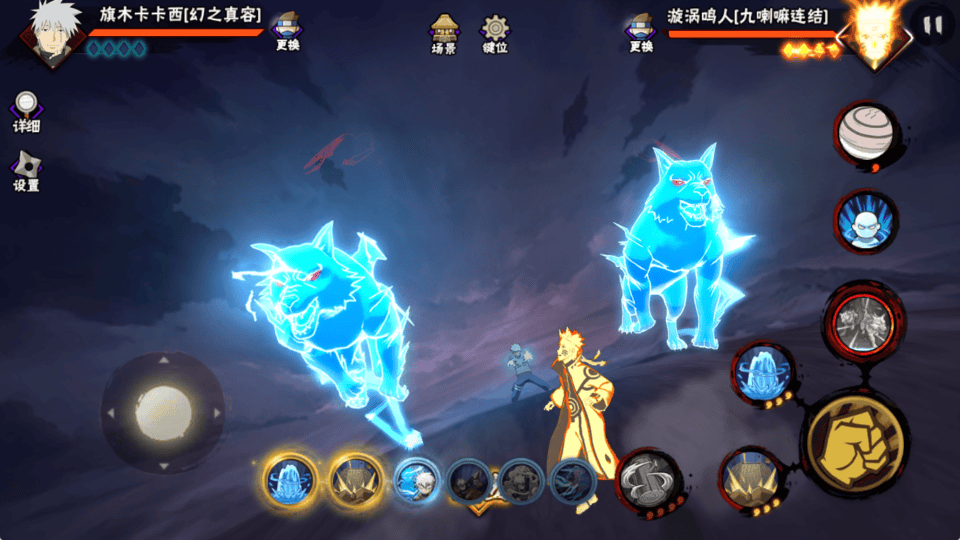Viewport: 960px width, 540px height.
Task: Open the 场景 scene selector
Action: (444, 33)
